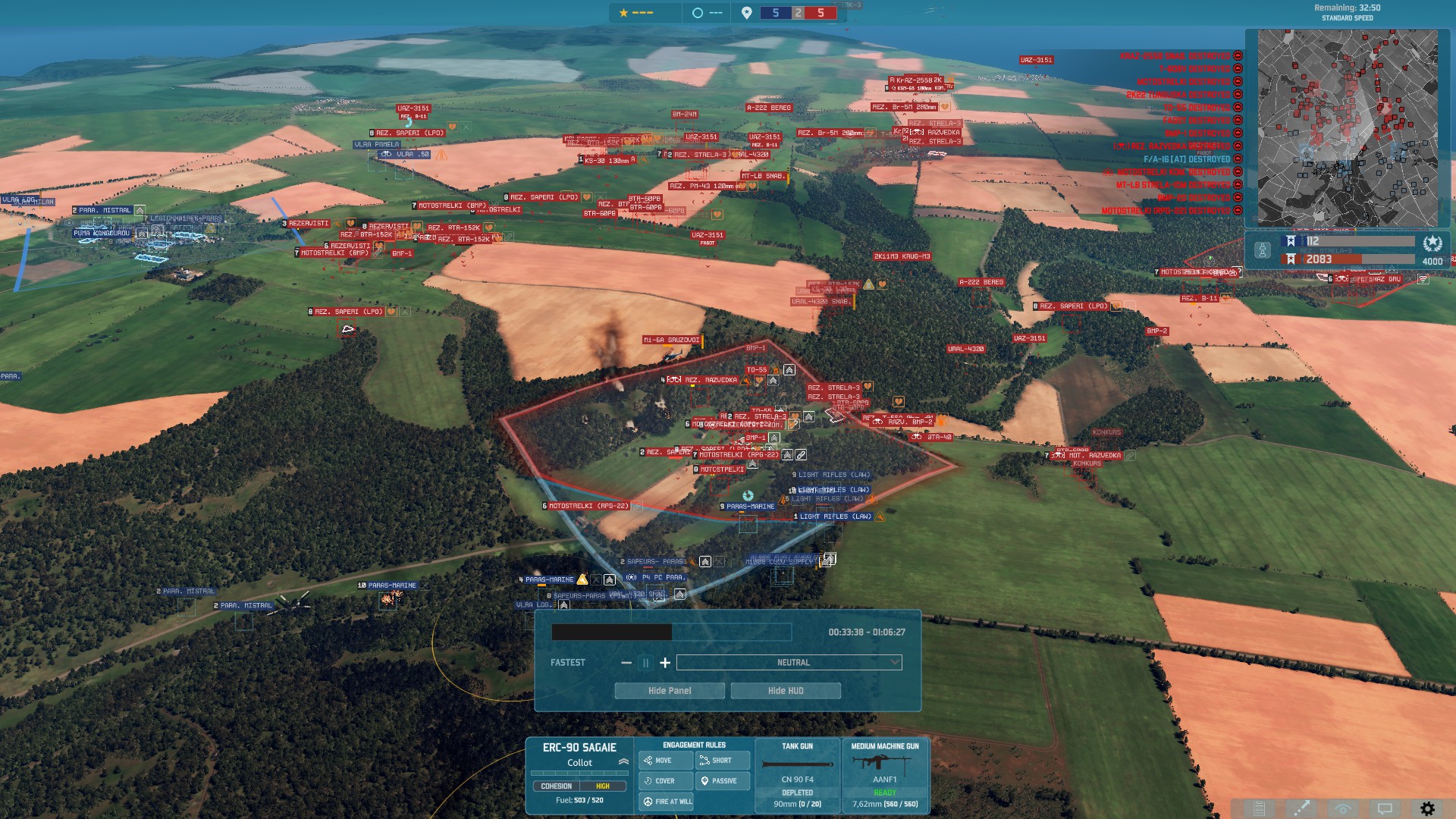Select the Short engagement range rule

tap(723, 761)
